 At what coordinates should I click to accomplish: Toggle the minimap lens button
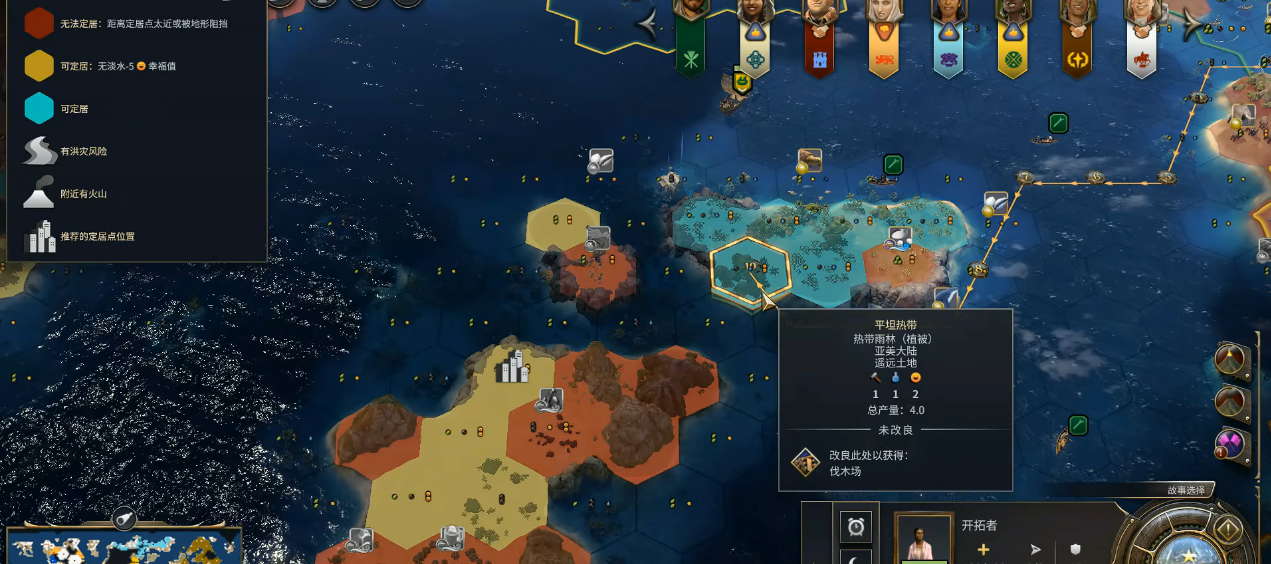tap(124, 518)
